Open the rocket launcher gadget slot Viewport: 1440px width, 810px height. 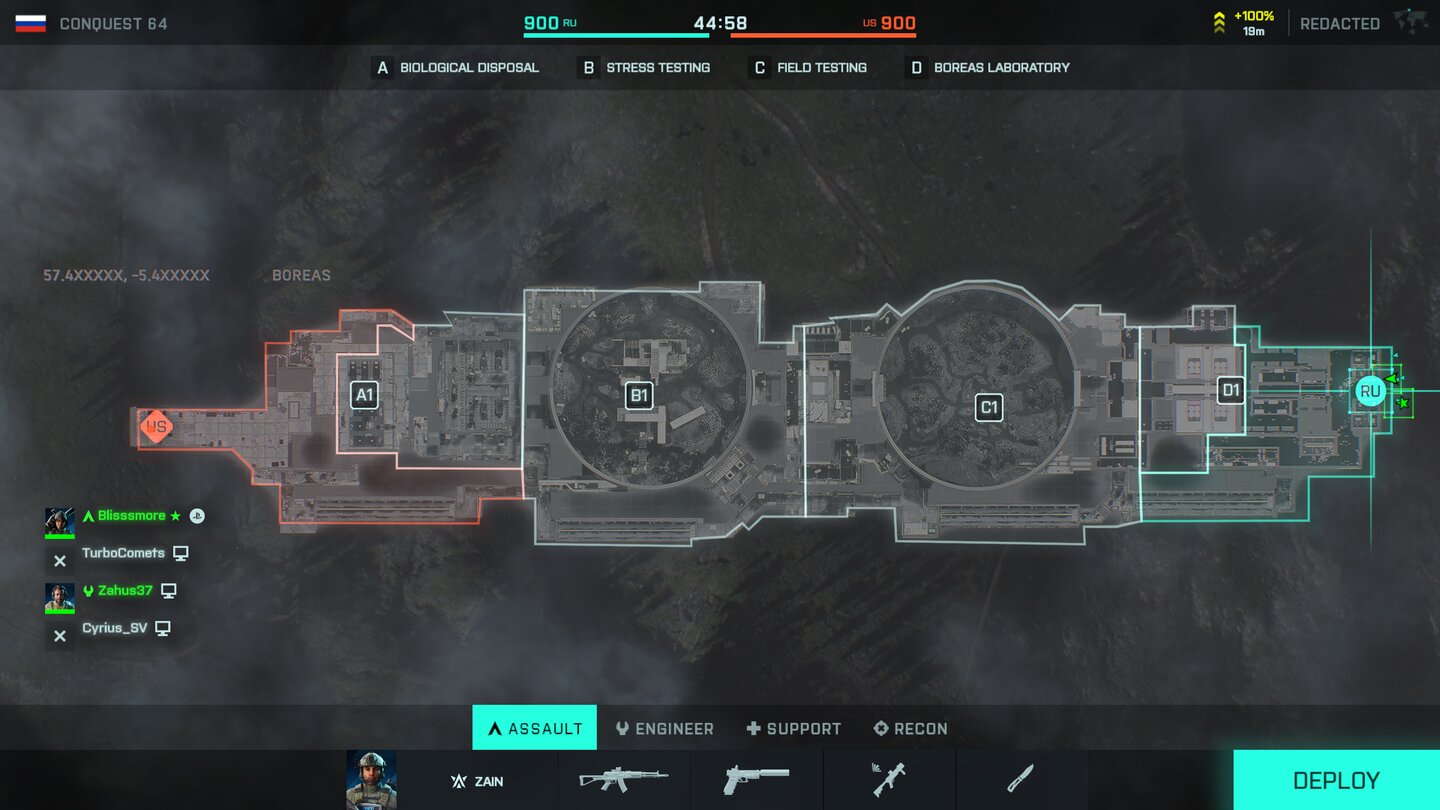(x=889, y=779)
